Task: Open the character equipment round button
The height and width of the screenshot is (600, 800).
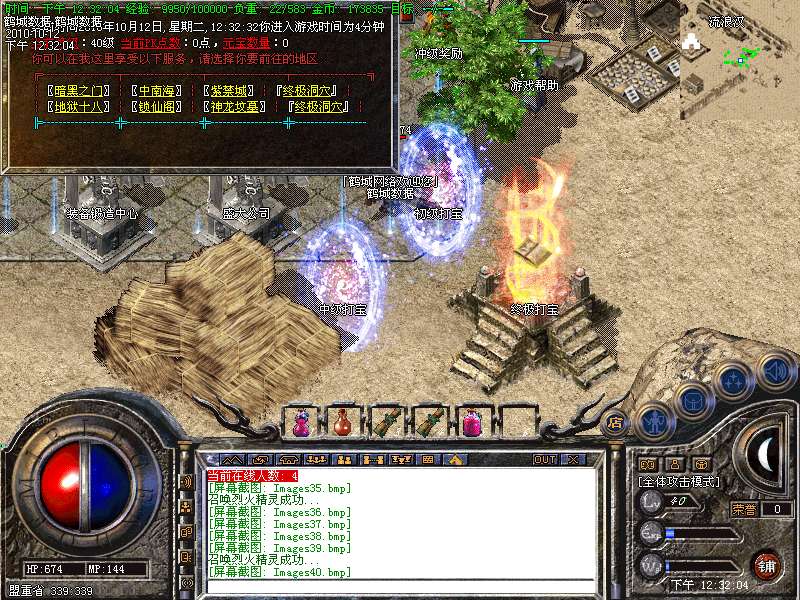Action: 654,420
